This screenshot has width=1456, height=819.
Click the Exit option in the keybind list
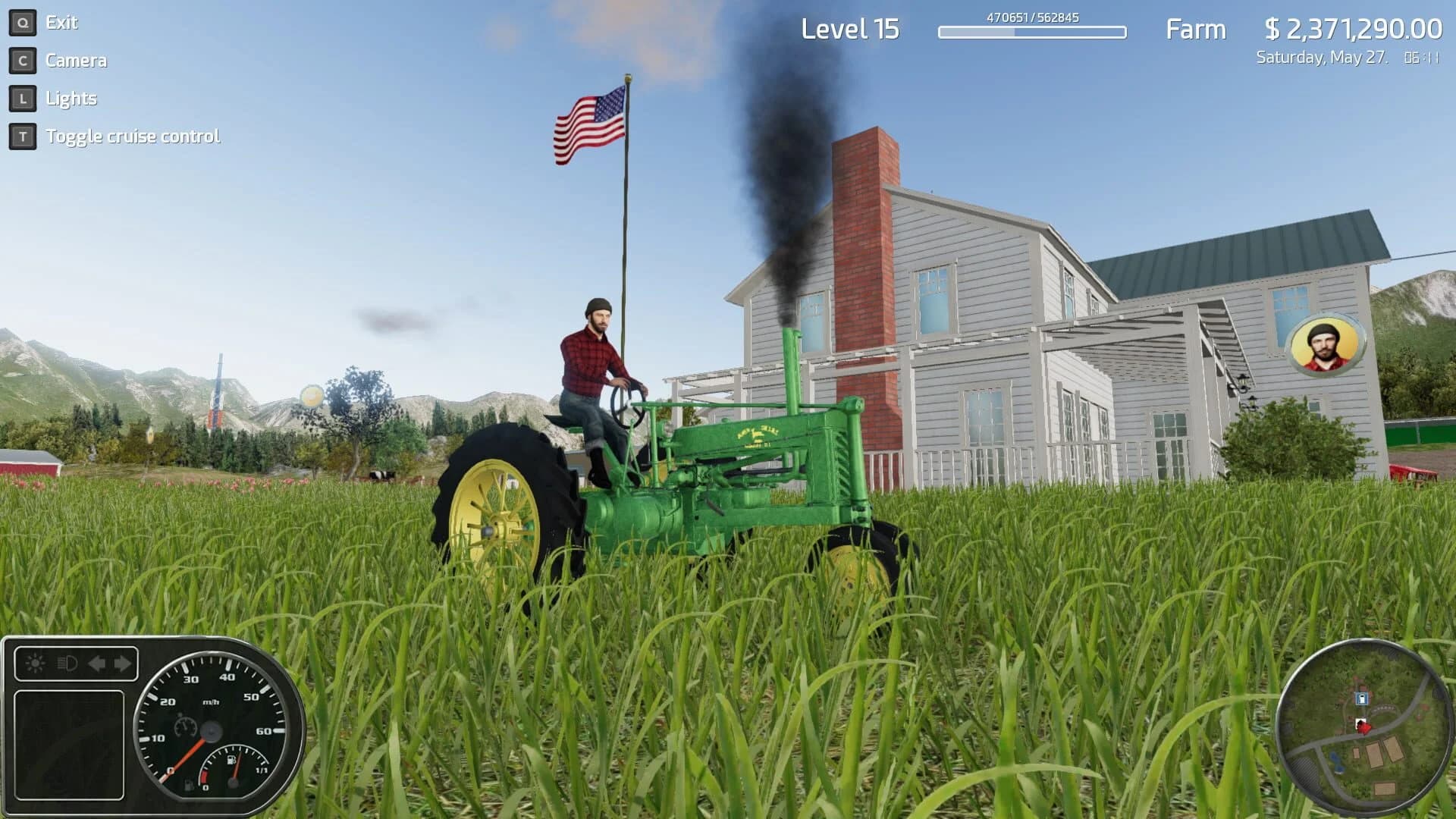(61, 23)
